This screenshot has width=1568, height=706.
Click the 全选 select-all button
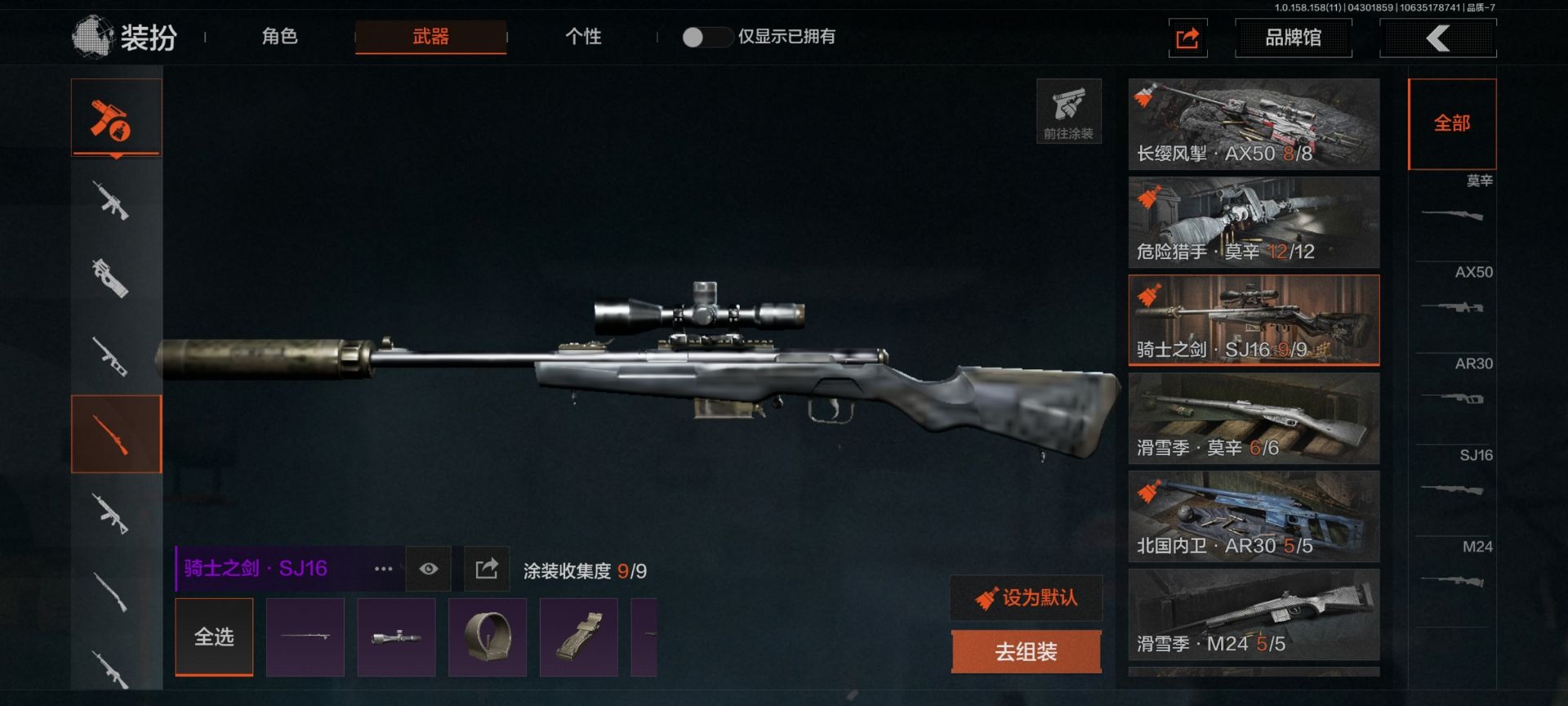tap(214, 637)
